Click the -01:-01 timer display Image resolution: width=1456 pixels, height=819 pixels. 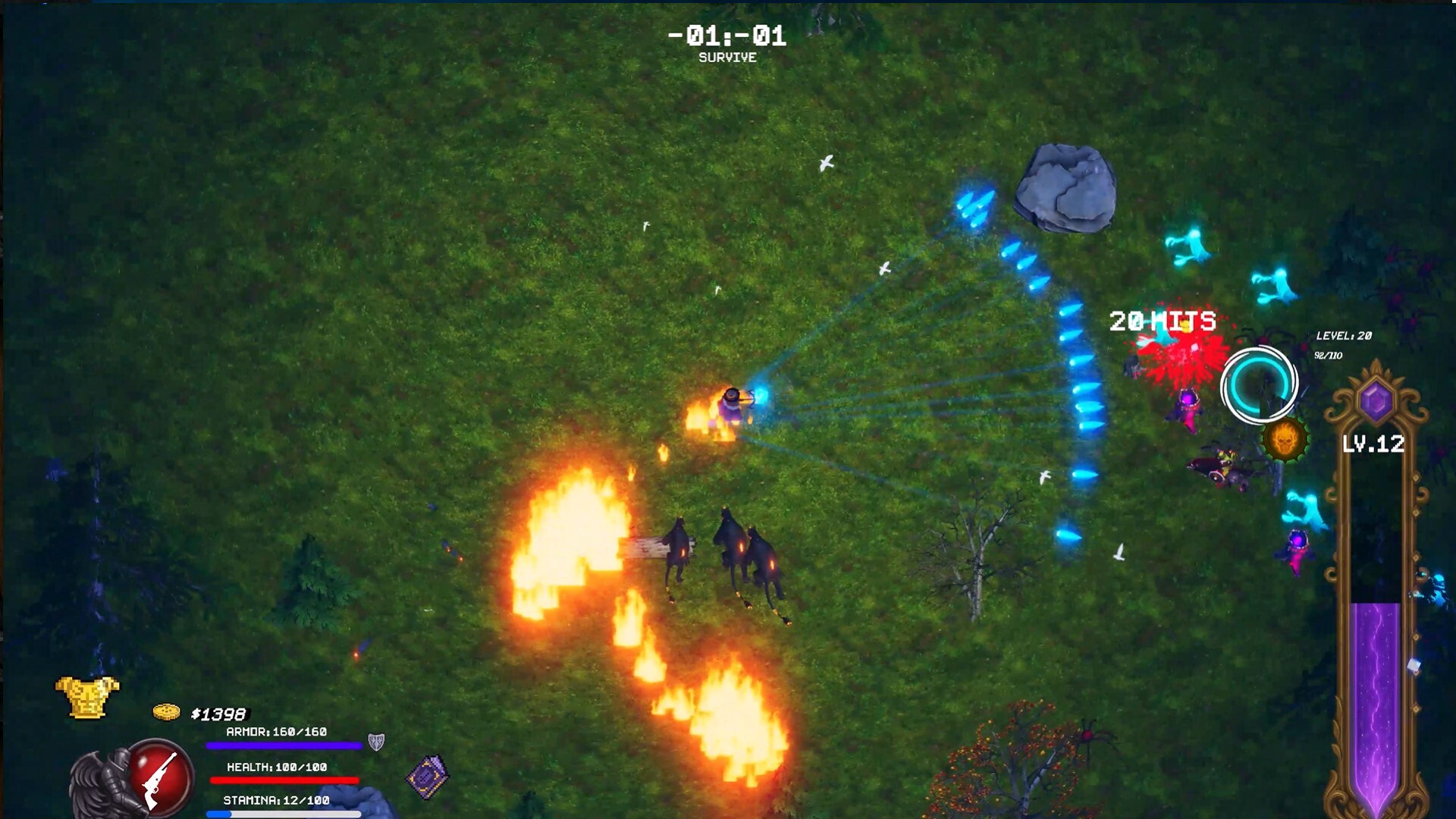726,33
